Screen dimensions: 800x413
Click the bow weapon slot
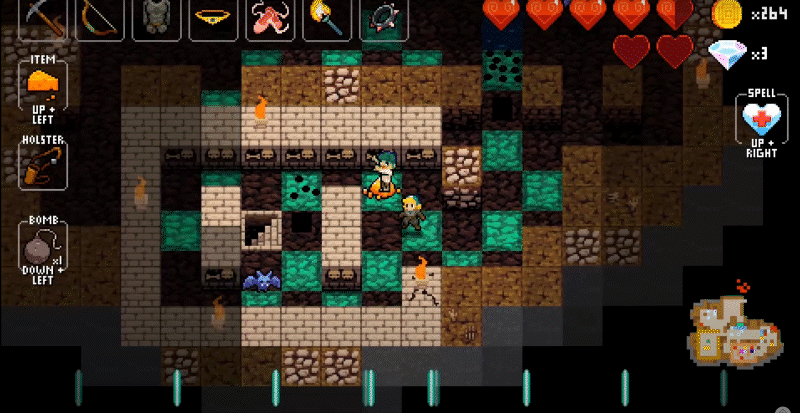coord(99,18)
